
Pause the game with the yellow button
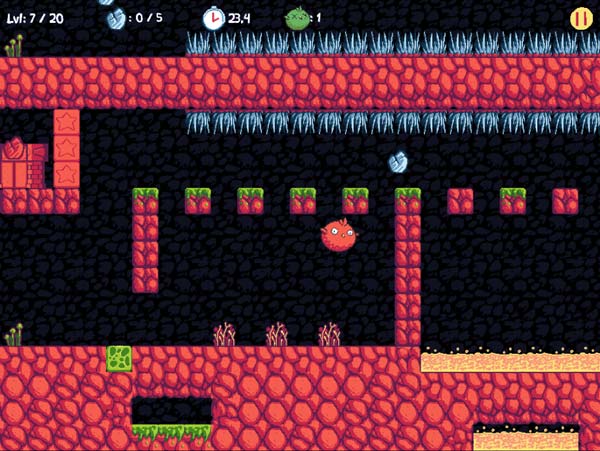click(x=580, y=18)
